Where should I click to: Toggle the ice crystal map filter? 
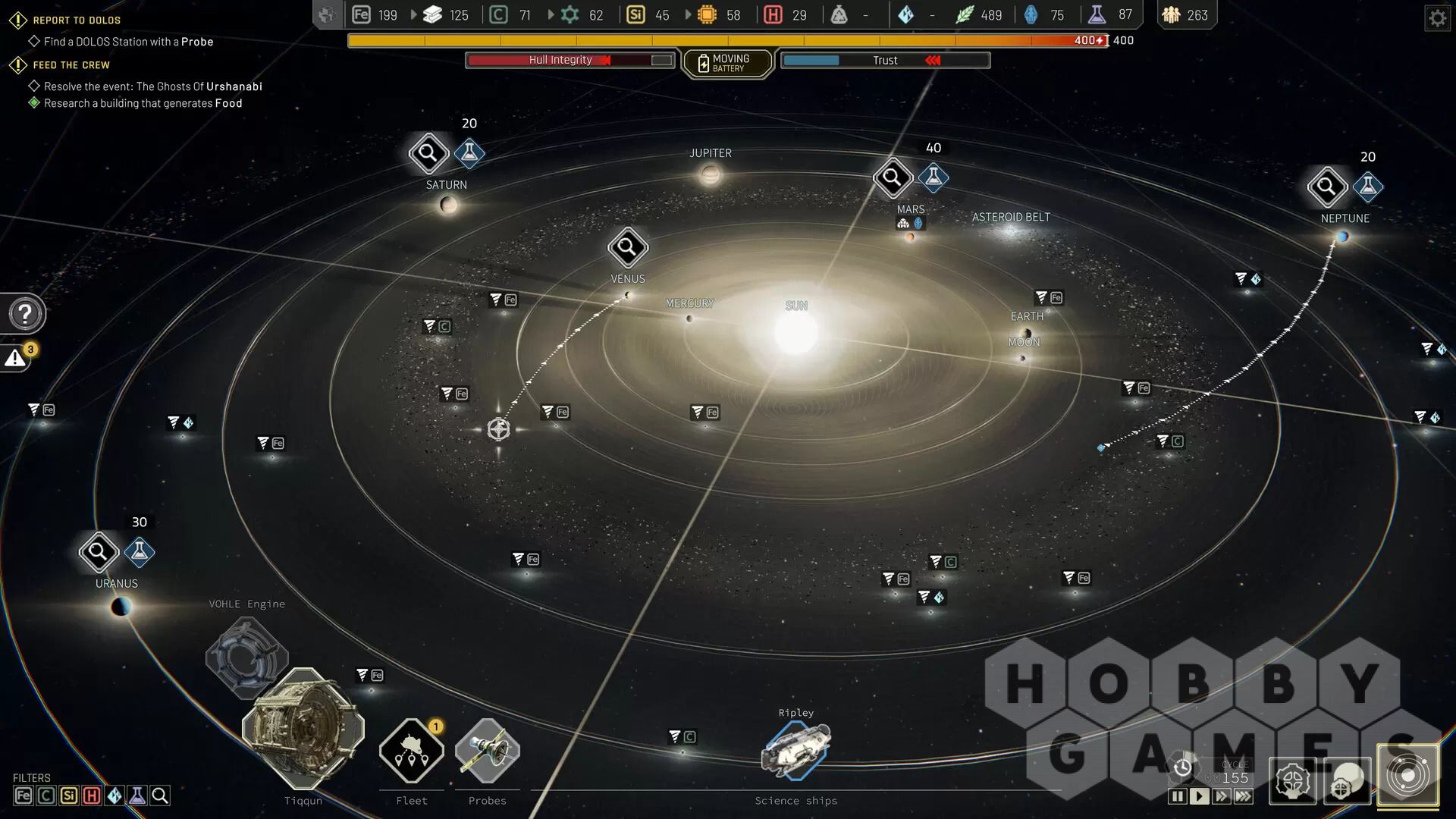115,795
